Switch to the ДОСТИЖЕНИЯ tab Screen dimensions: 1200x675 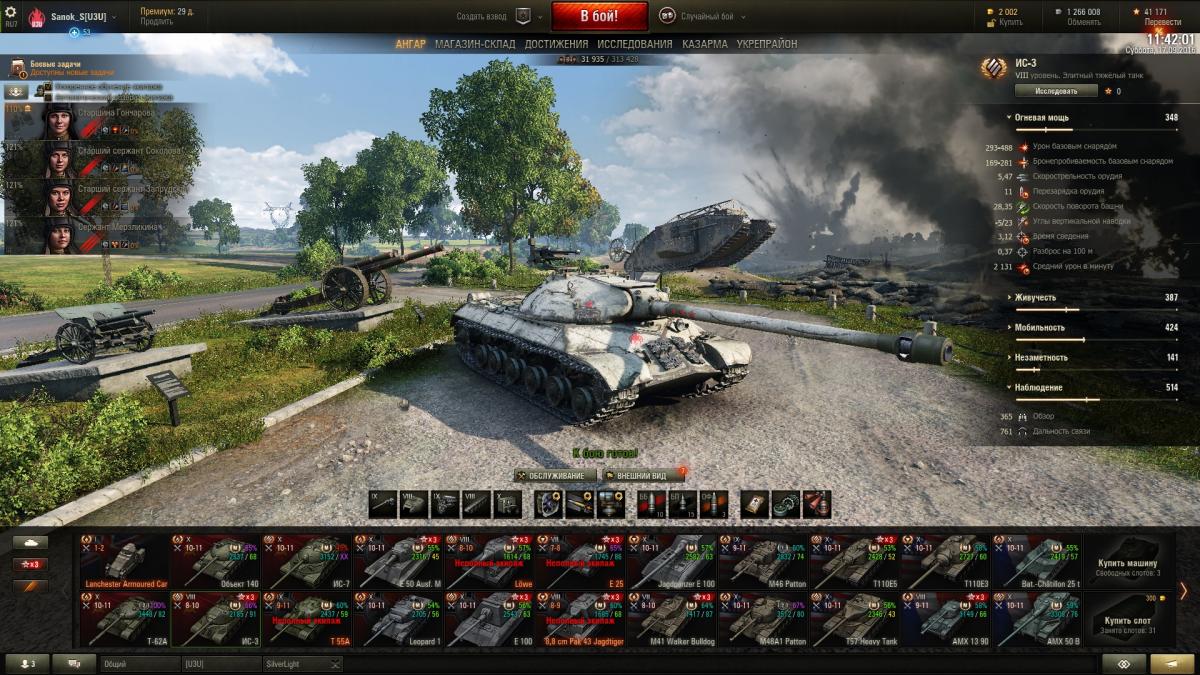click(x=556, y=44)
